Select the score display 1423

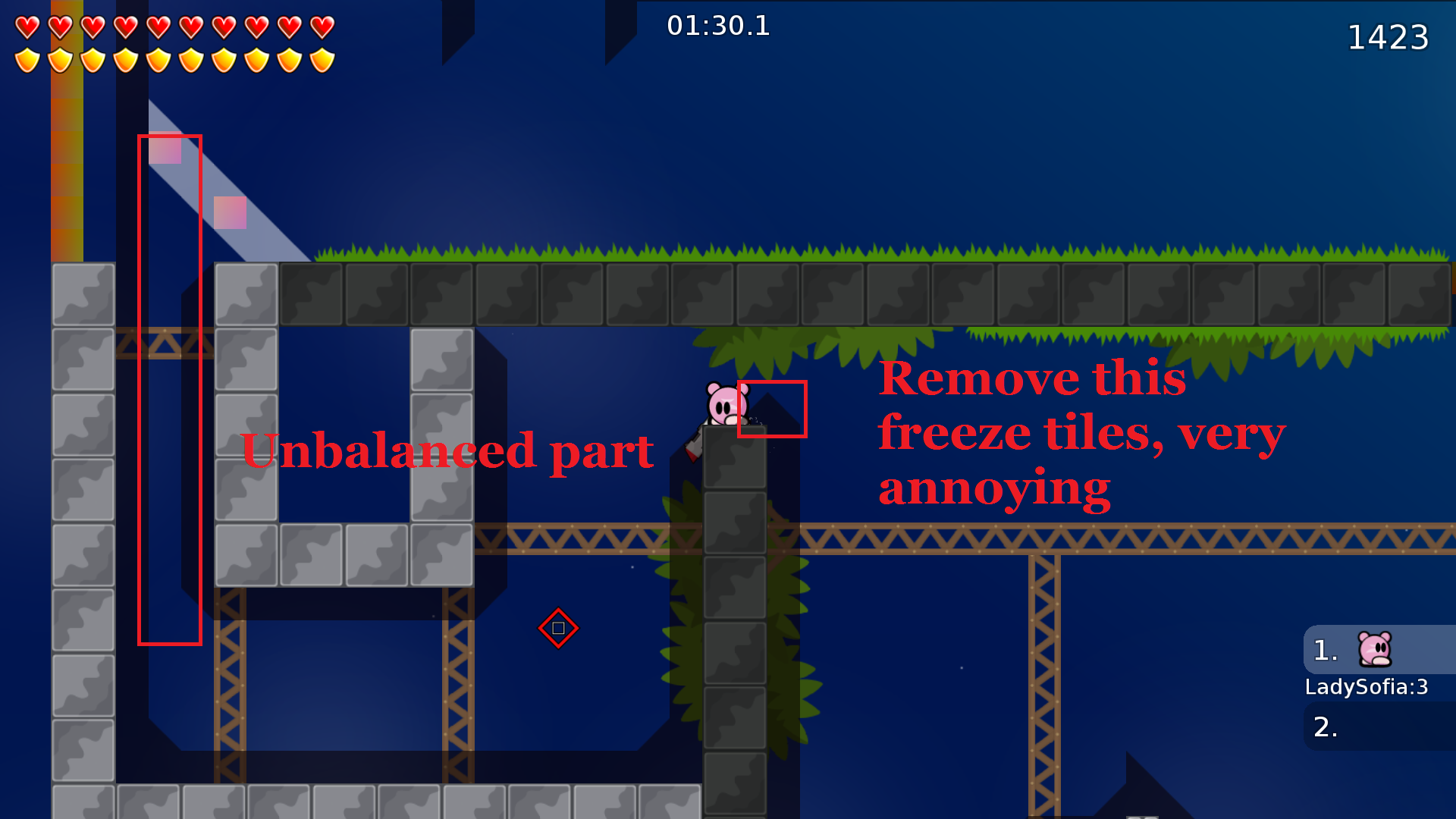(x=1389, y=38)
